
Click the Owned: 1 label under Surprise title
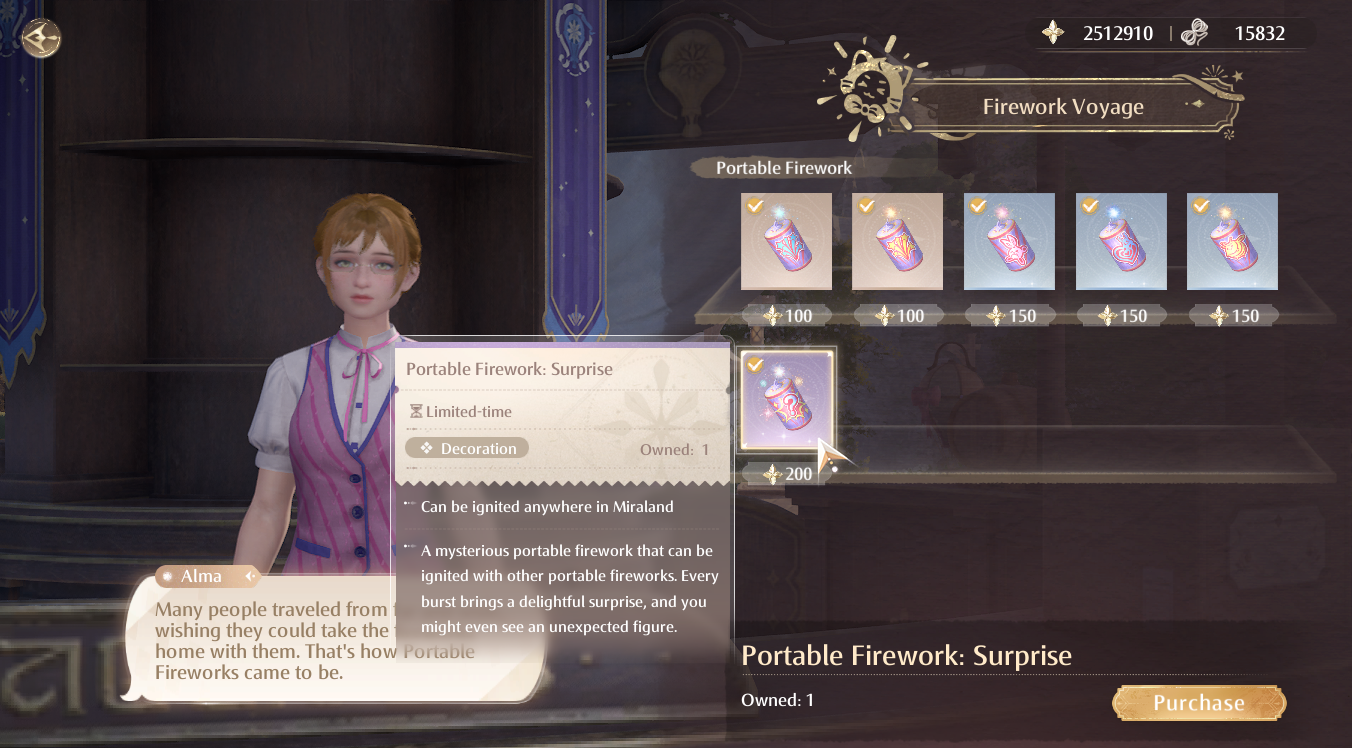[779, 700]
